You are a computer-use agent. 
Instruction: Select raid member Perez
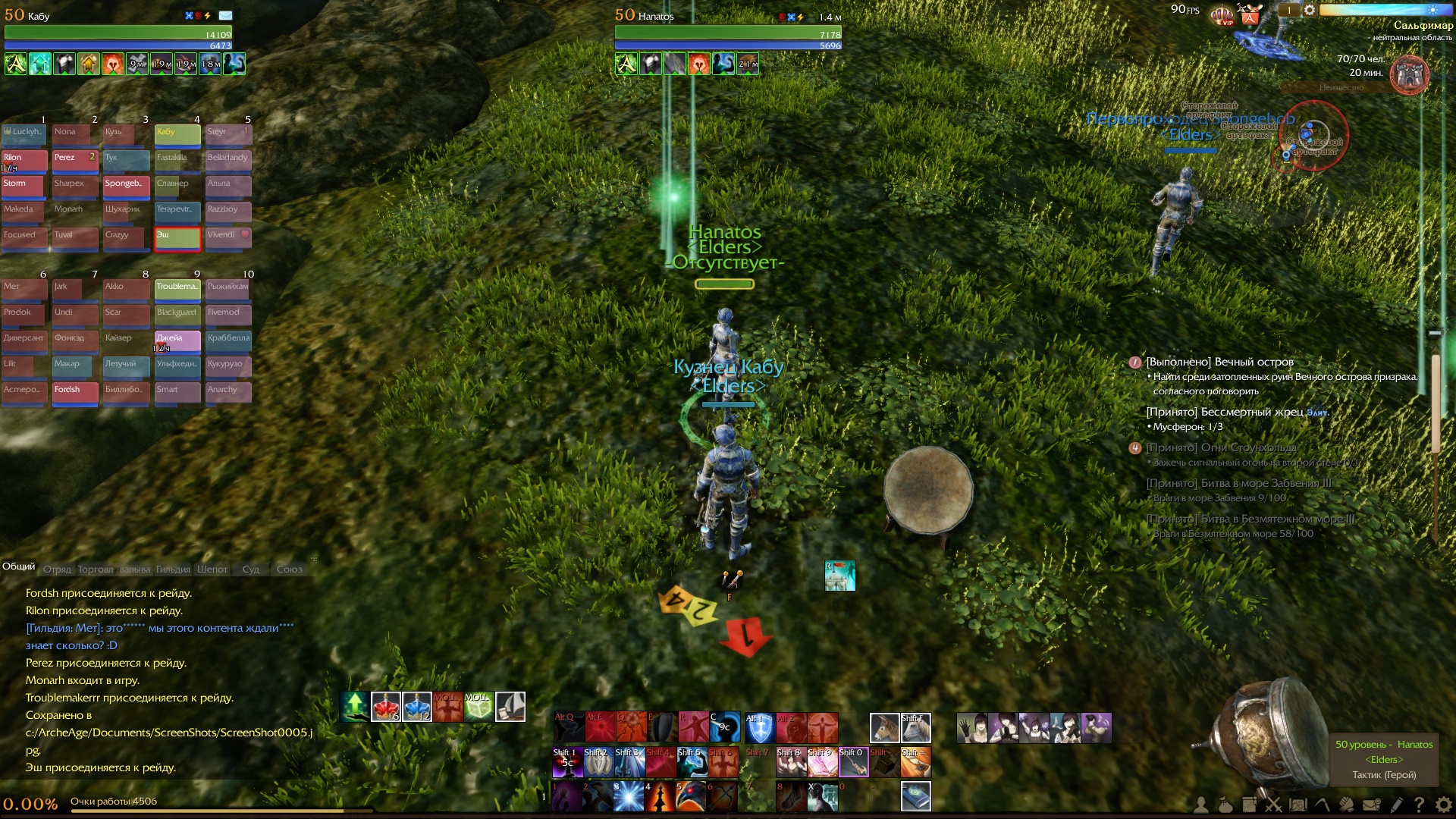[x=75, y=160]
